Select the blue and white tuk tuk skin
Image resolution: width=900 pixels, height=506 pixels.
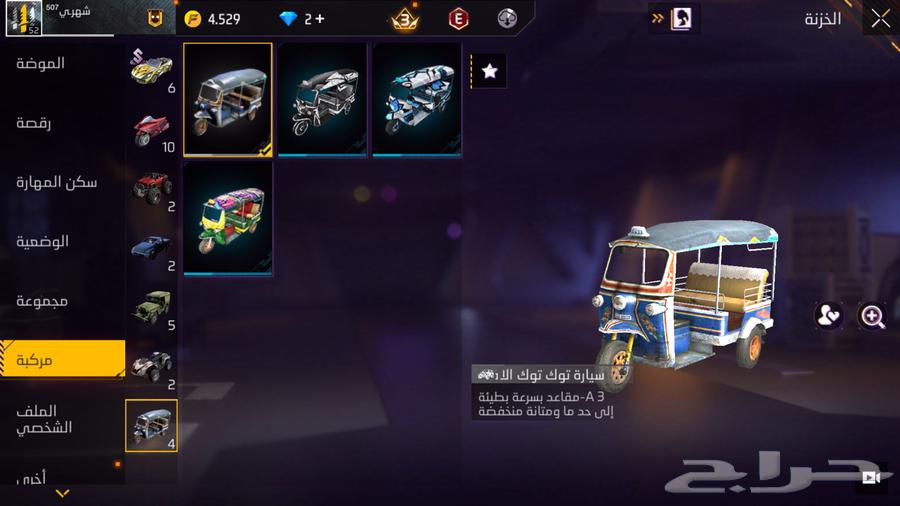pos(417,99)
